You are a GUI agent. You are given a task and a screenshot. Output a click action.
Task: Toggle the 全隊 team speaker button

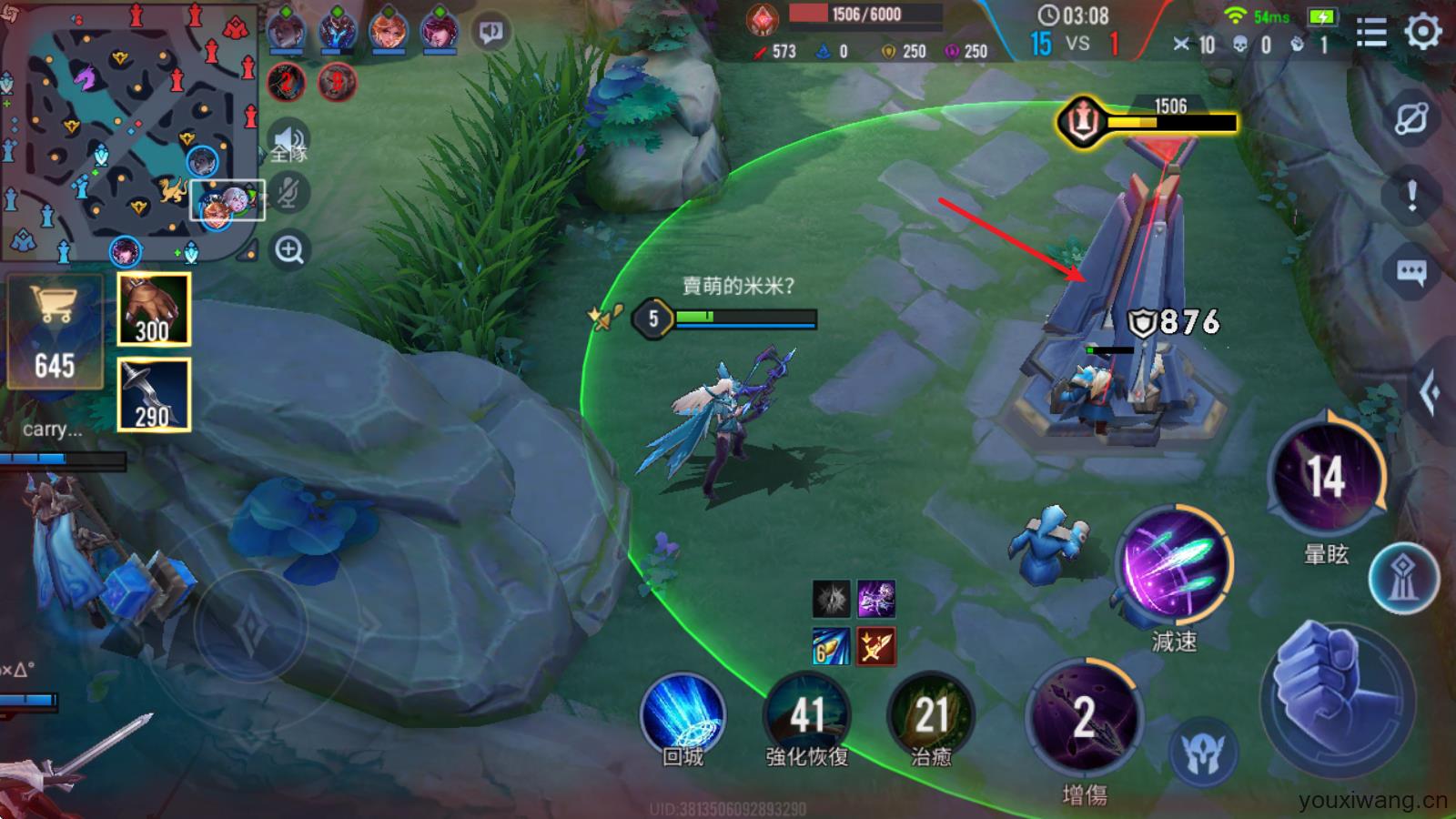pos(289,144)
